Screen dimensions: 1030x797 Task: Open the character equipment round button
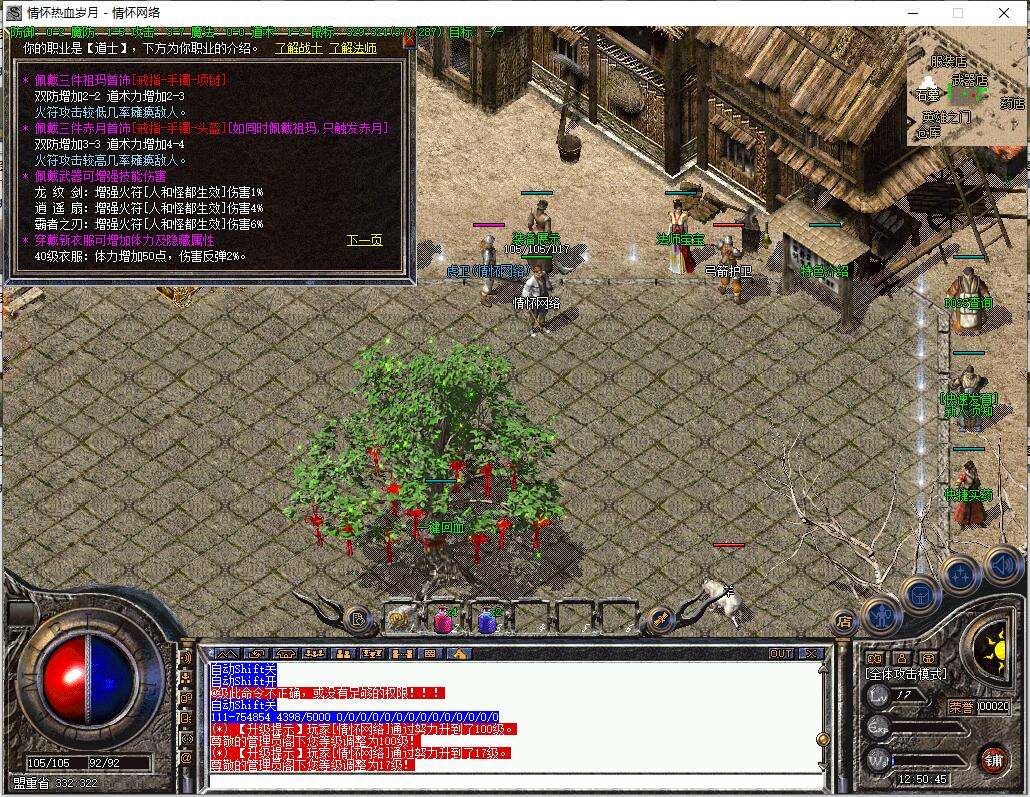[x=881, y=613]
